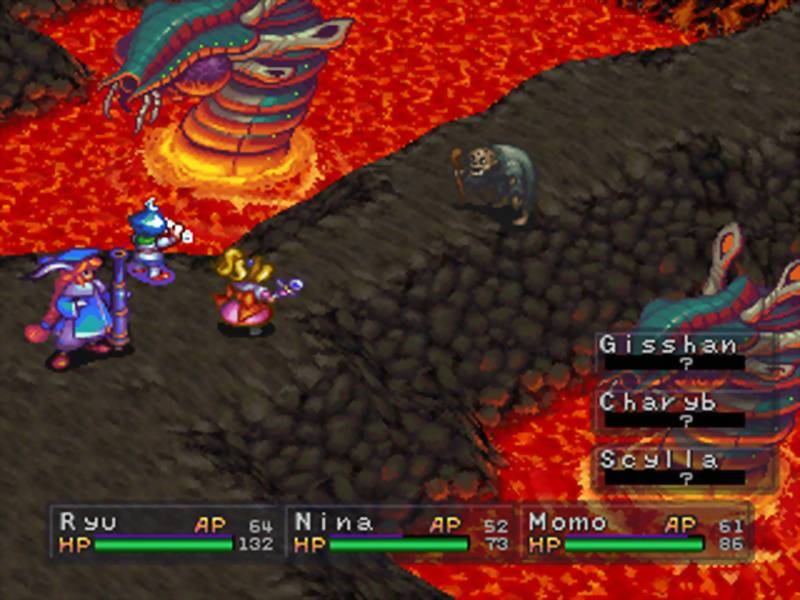Click Nina's party status panel
The width and height of the screenshot is (800, 600).
(401, 533)
